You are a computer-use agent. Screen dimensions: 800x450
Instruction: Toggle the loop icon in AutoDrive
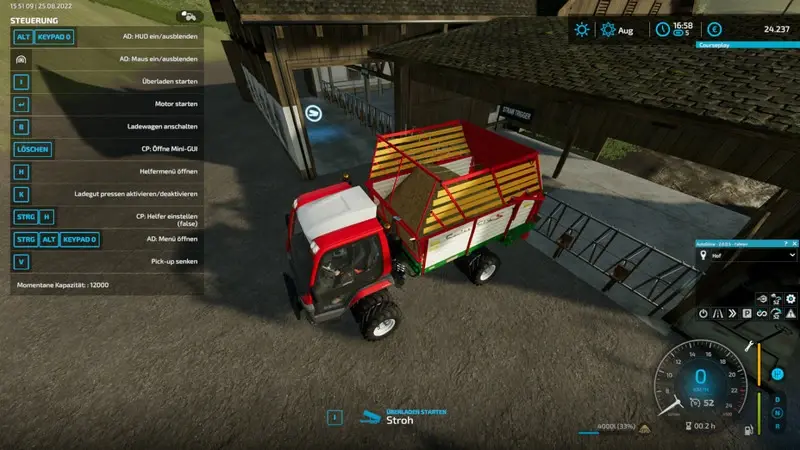[762, 313]
